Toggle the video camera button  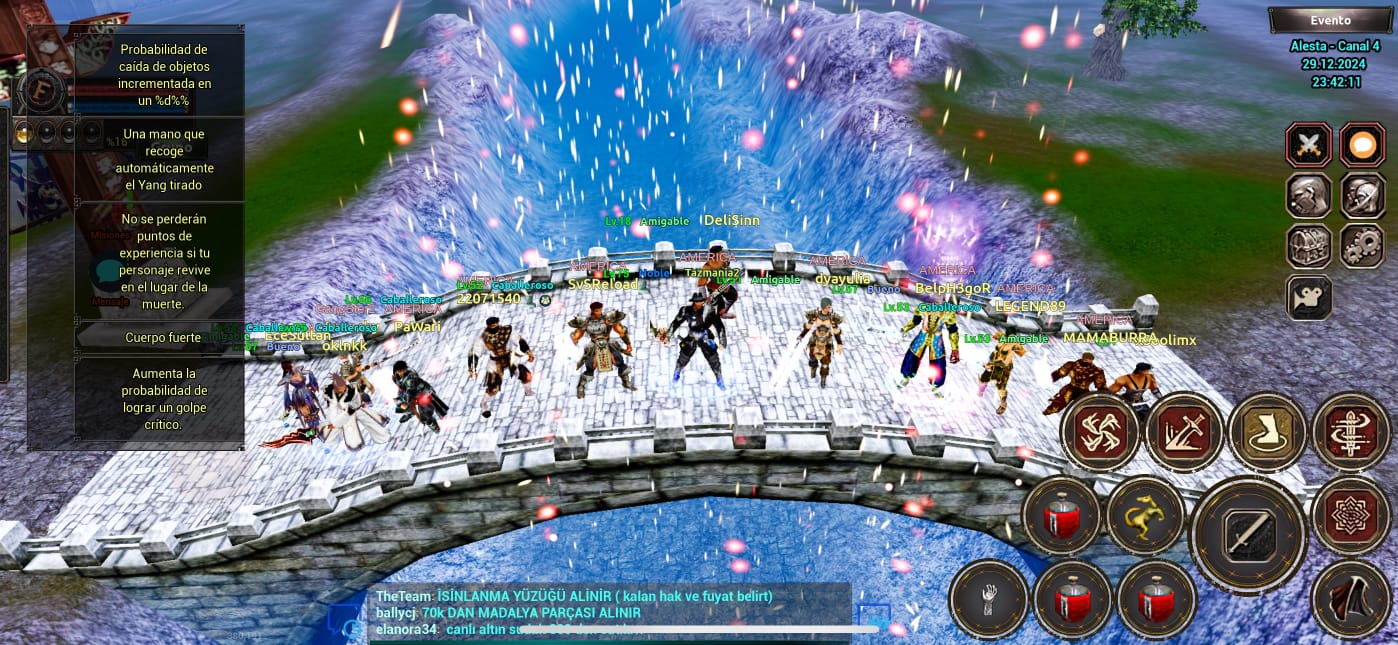[x=1308, y=297]
